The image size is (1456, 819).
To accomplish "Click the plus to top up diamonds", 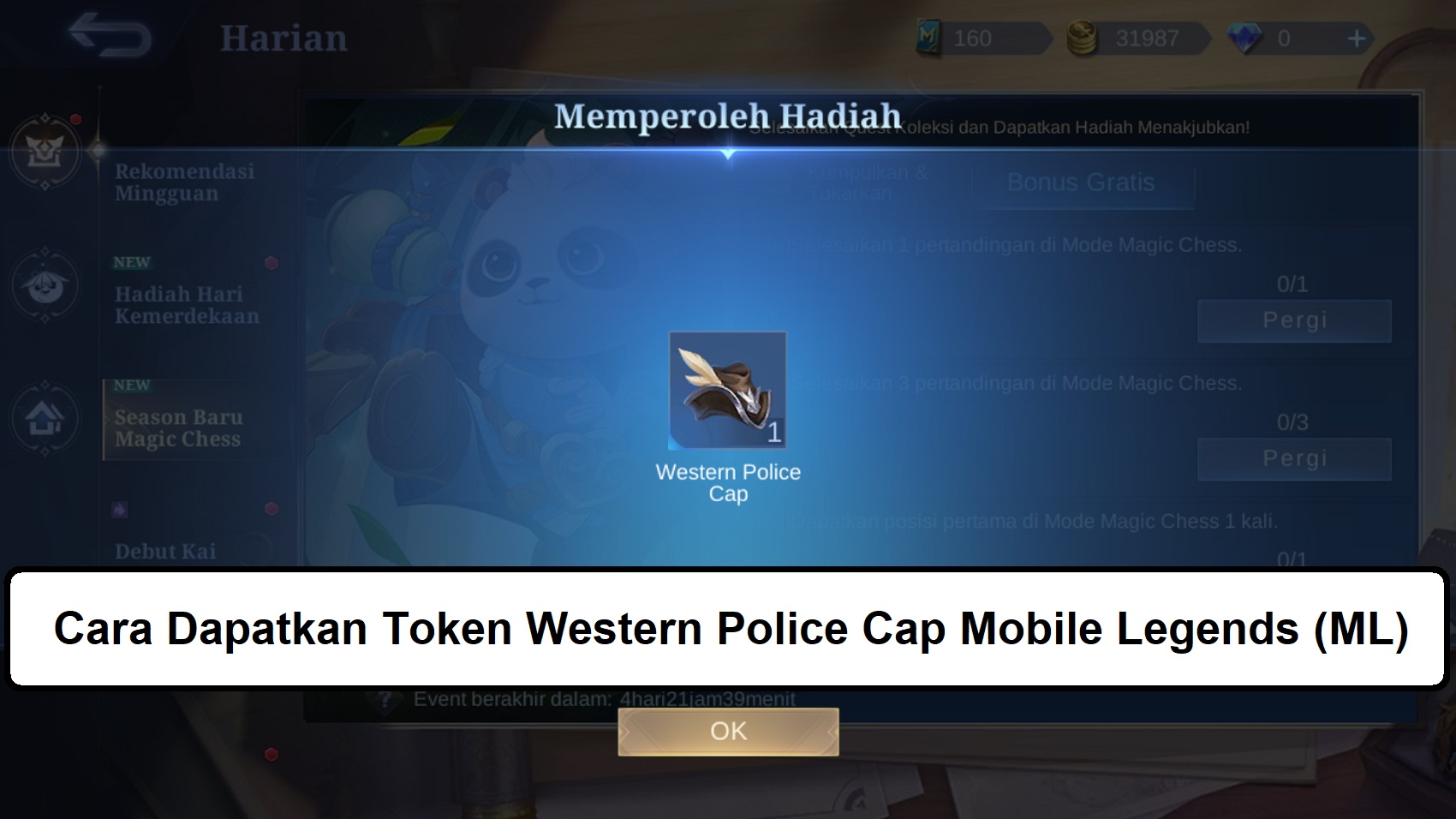I will pyautogui.click(x=1355, y=36).
